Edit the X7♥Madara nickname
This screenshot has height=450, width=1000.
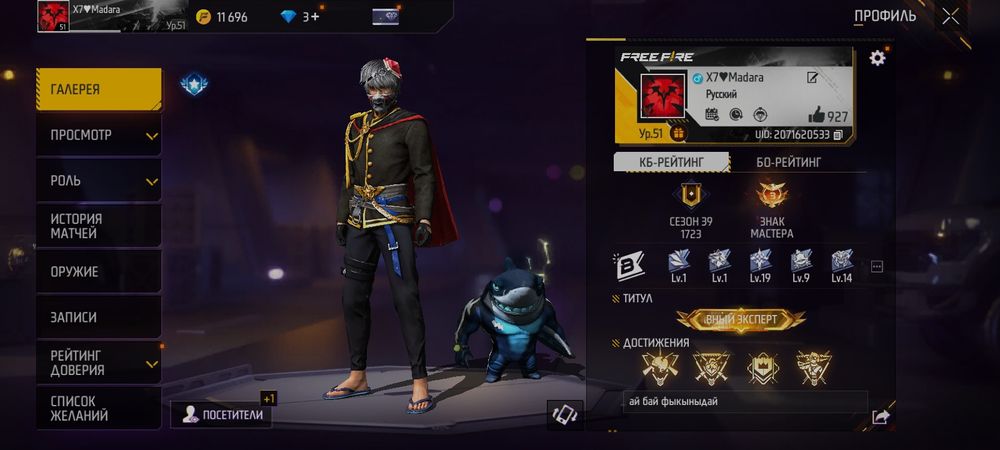(813, 77)
